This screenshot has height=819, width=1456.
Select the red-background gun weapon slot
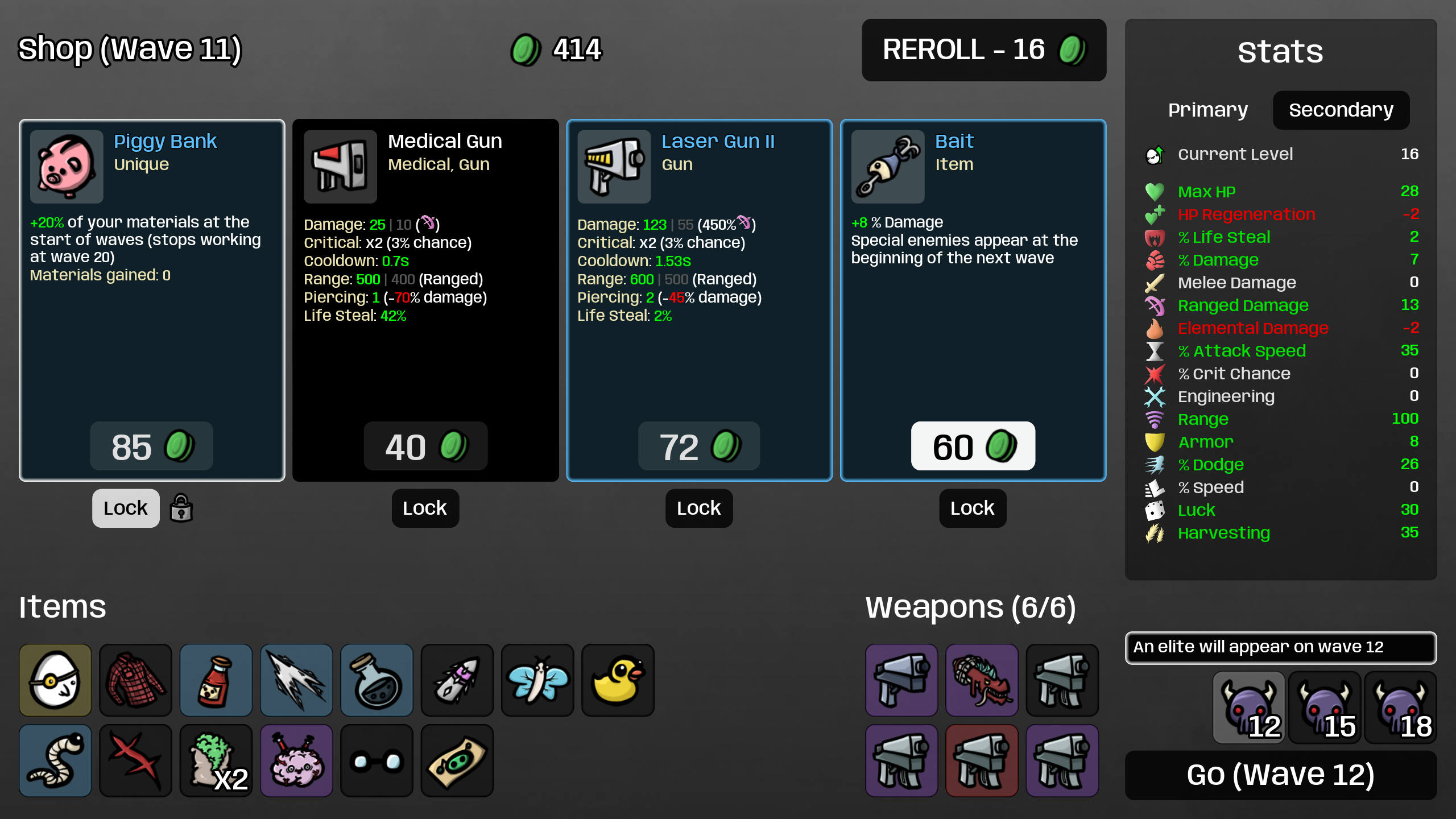coord(982,760)
